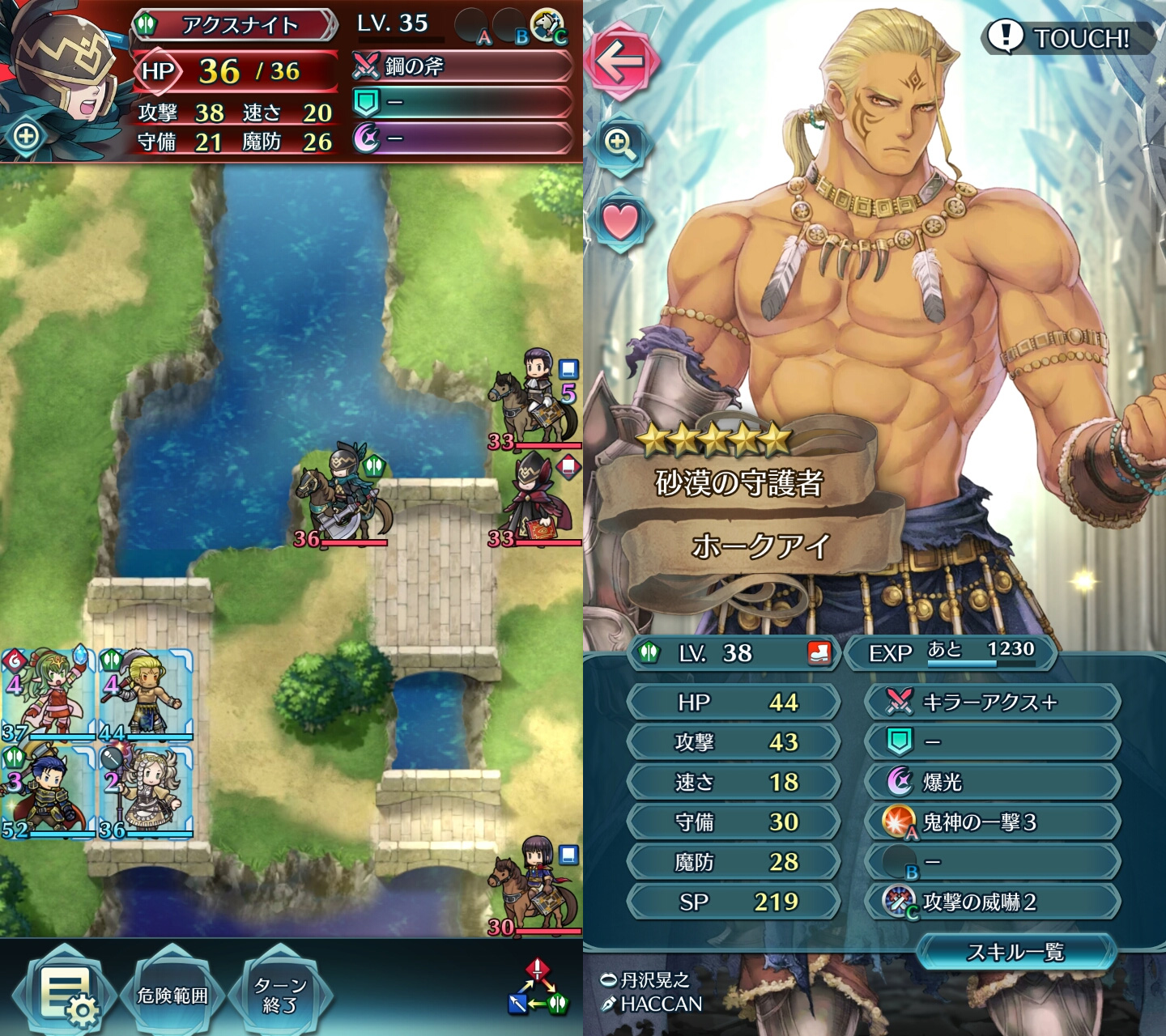This screenshot has width=1166, height=1036.
Task: Open the スキル一覧 skill list
Action: tap(1015, 952)
